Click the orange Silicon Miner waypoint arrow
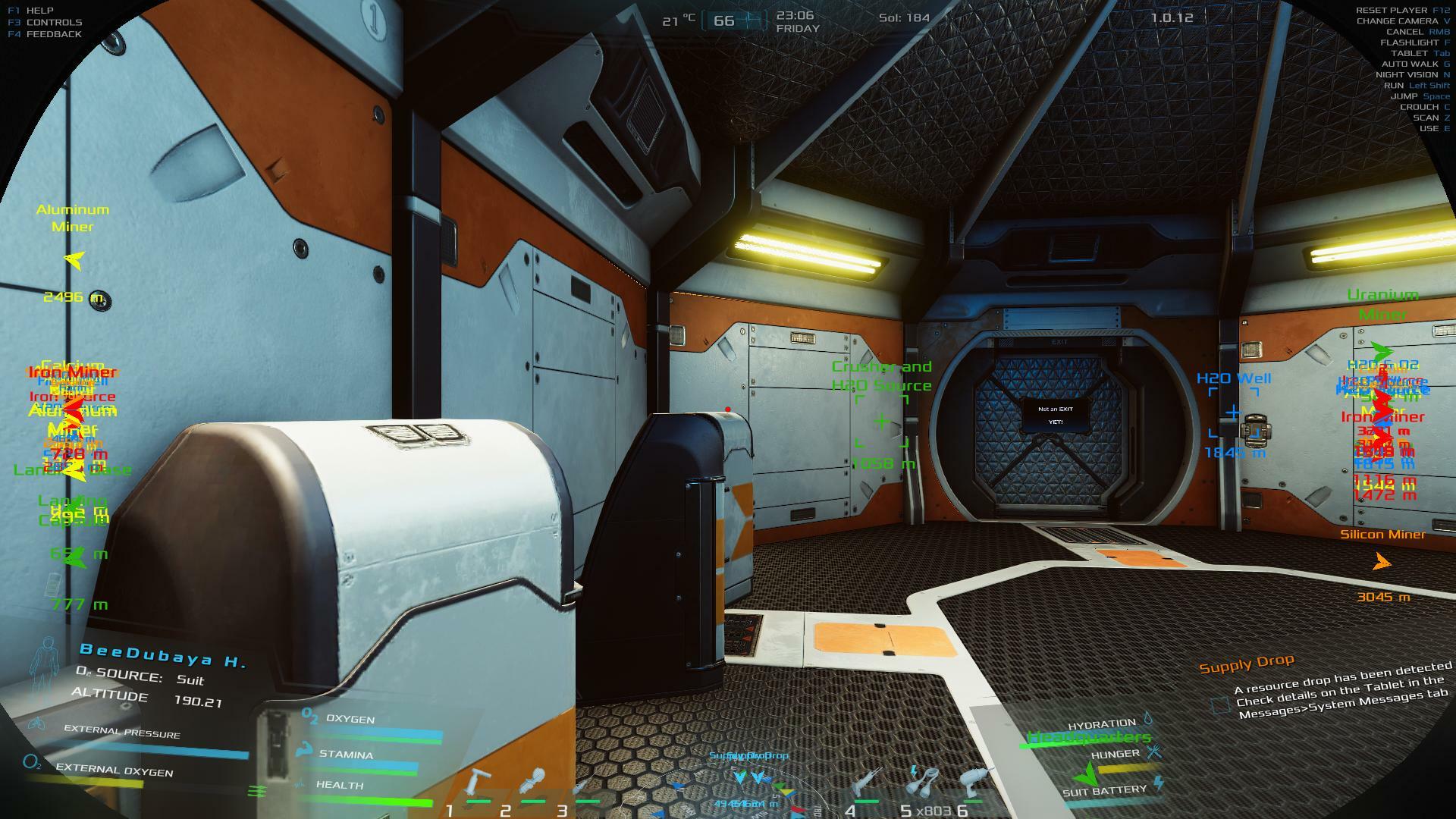The image size is (1456, 819). [1382, 563]
